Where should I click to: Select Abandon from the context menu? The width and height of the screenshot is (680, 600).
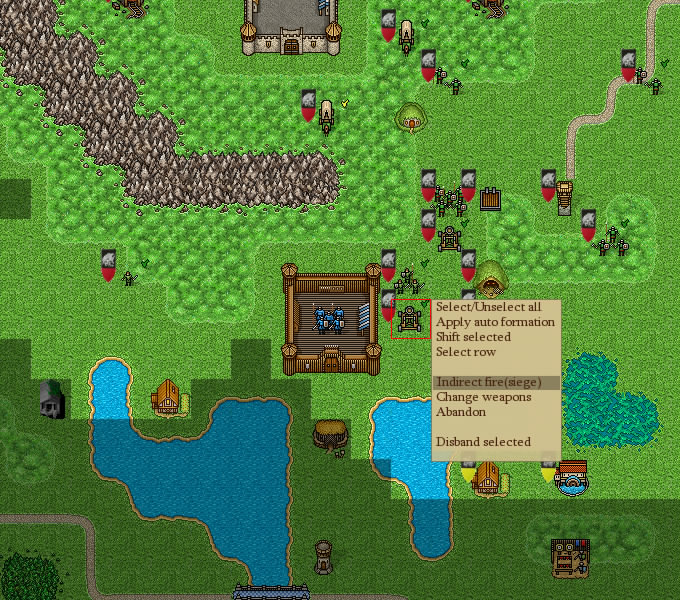(461, 412)
